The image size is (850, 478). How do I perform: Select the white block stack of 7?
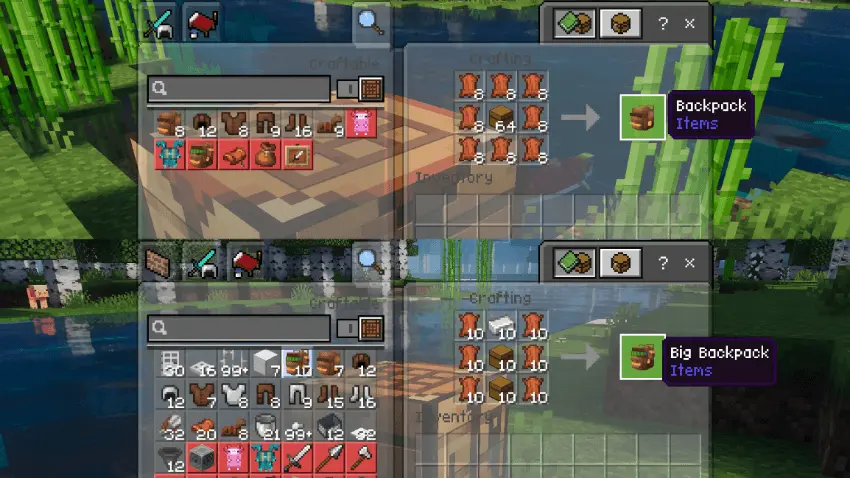265,364
